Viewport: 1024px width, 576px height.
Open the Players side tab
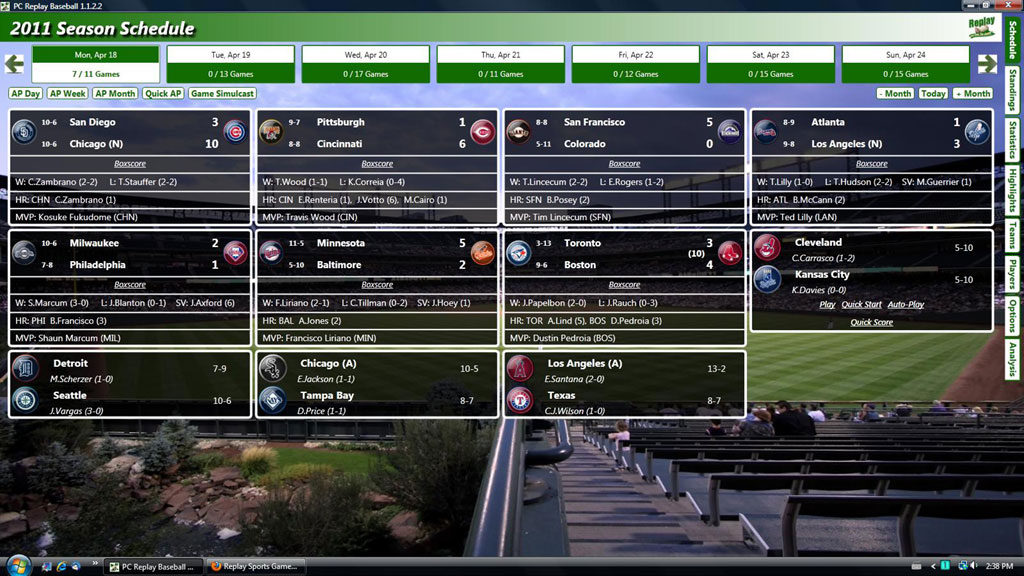[1013, 273]
